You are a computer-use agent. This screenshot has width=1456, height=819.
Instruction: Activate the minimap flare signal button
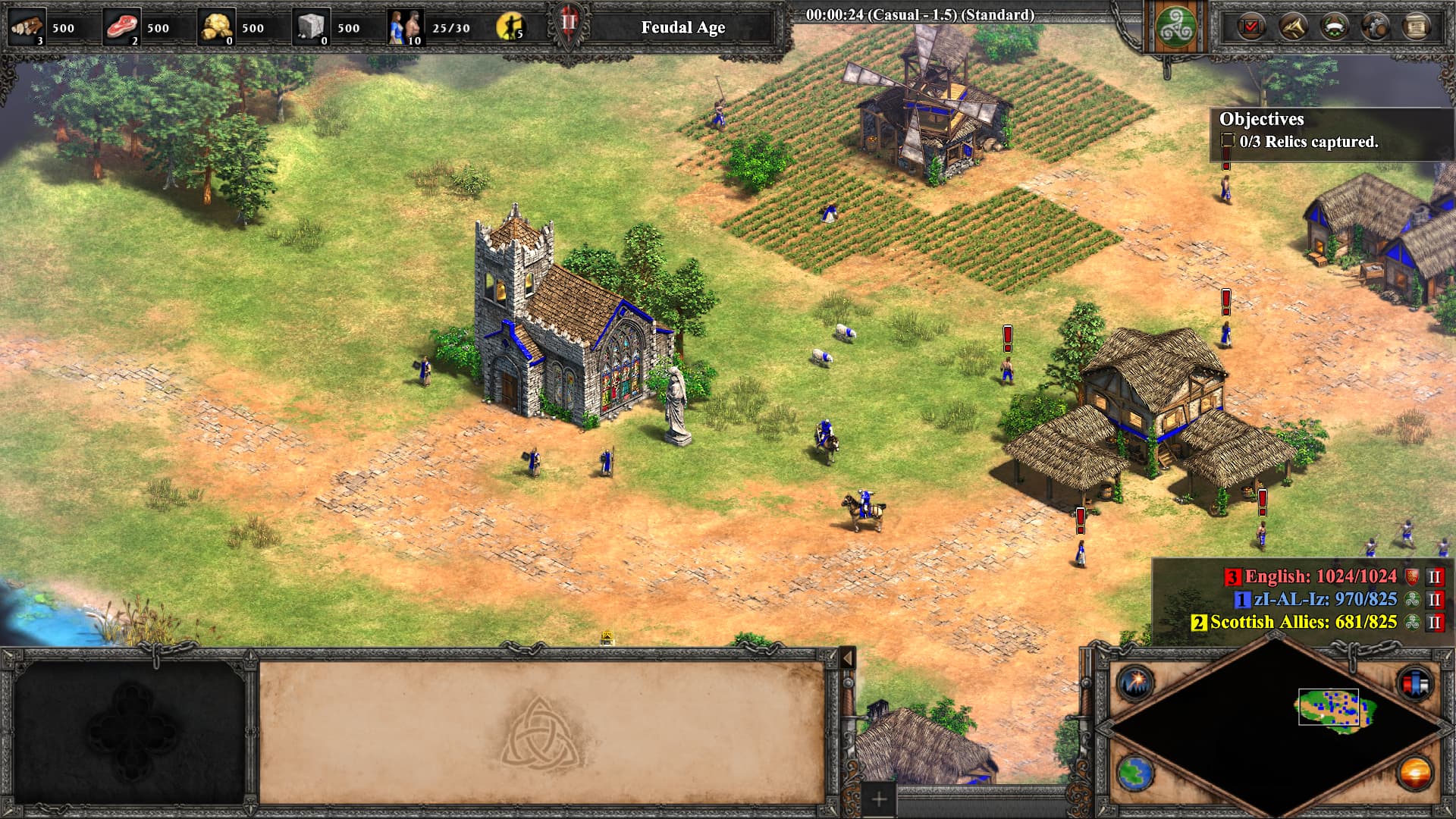pyautogui.click(x=1135, y=682)
